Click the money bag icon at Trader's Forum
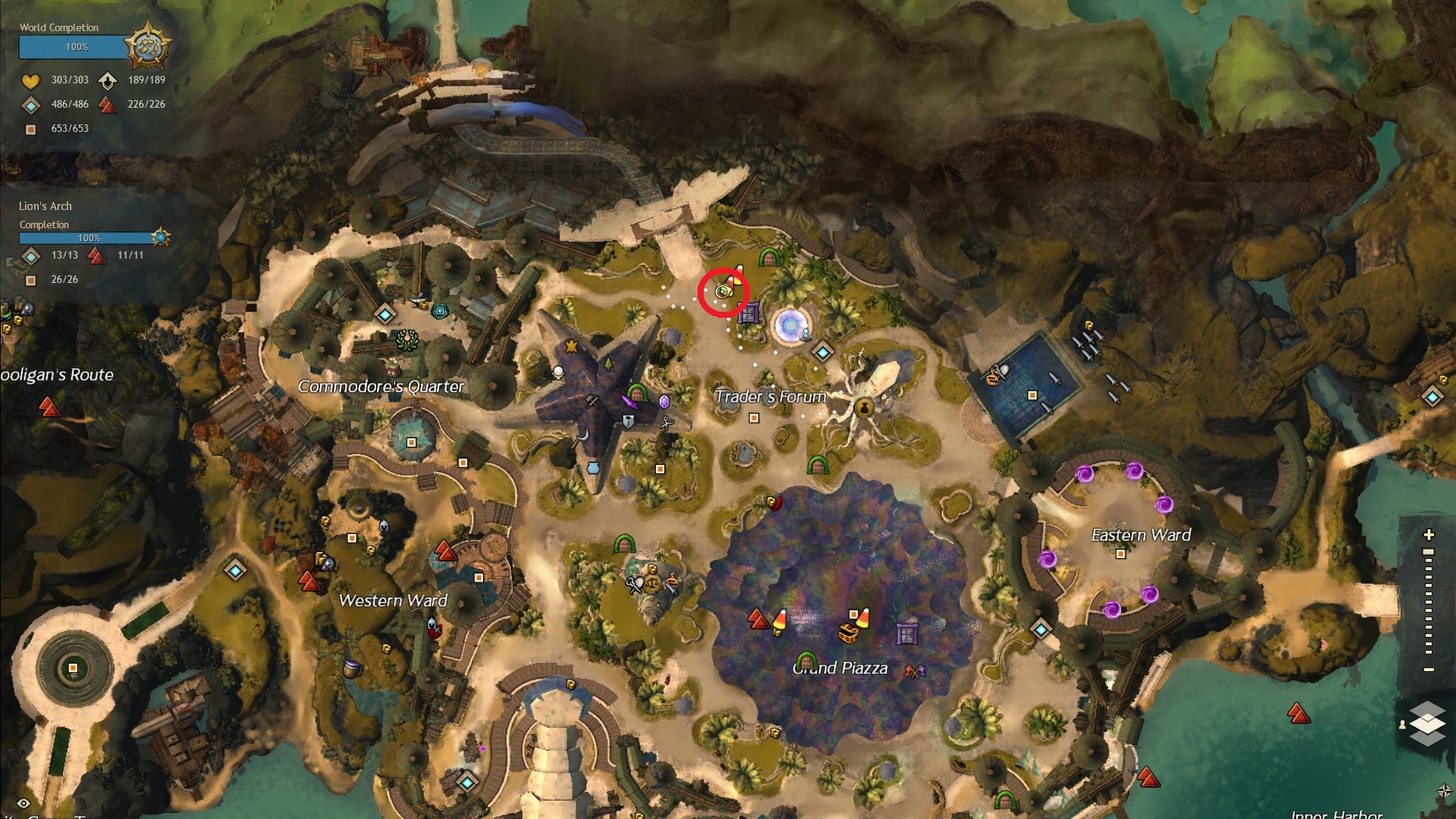Screen dimensions: 1456x819 (x=864, y=409)
